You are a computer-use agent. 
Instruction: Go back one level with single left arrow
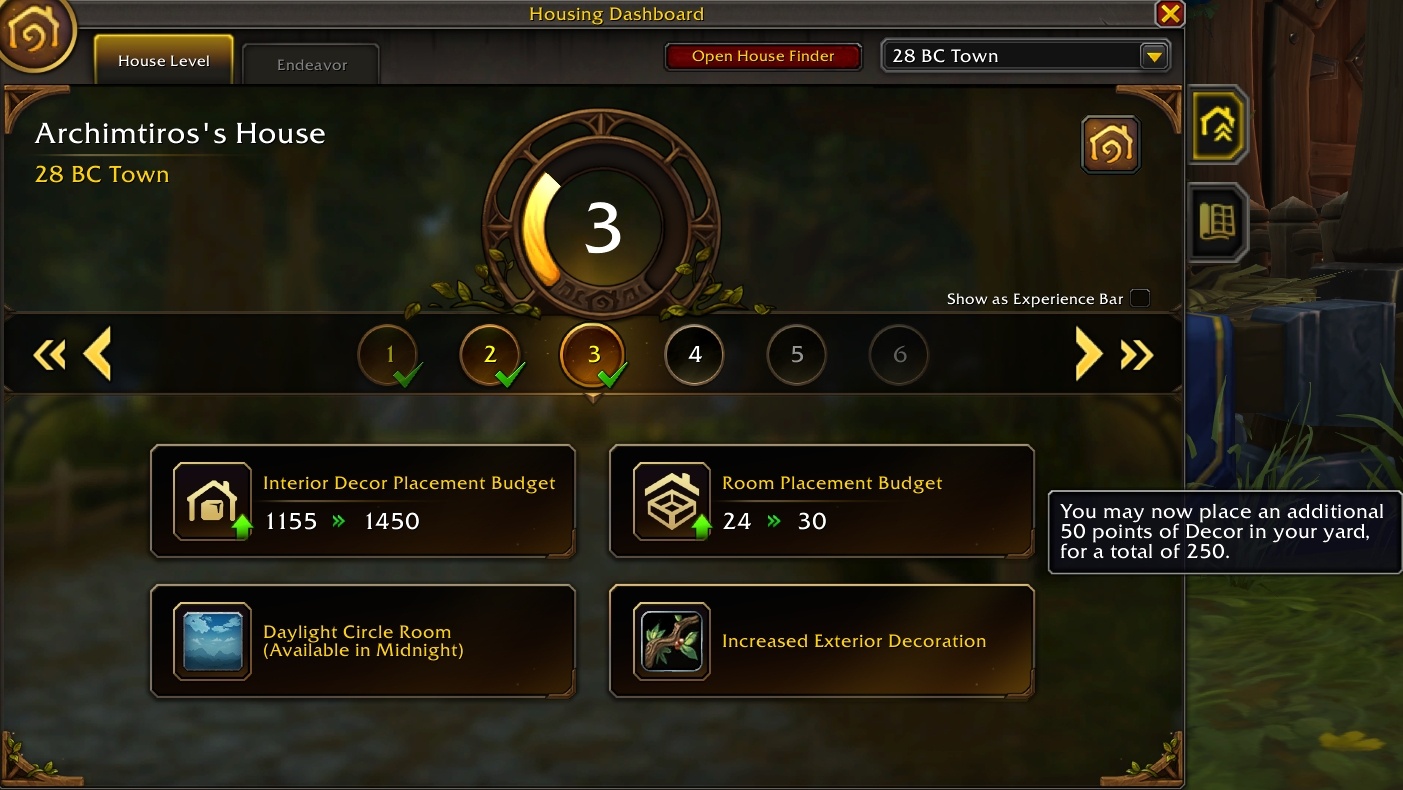pos(97,354)
